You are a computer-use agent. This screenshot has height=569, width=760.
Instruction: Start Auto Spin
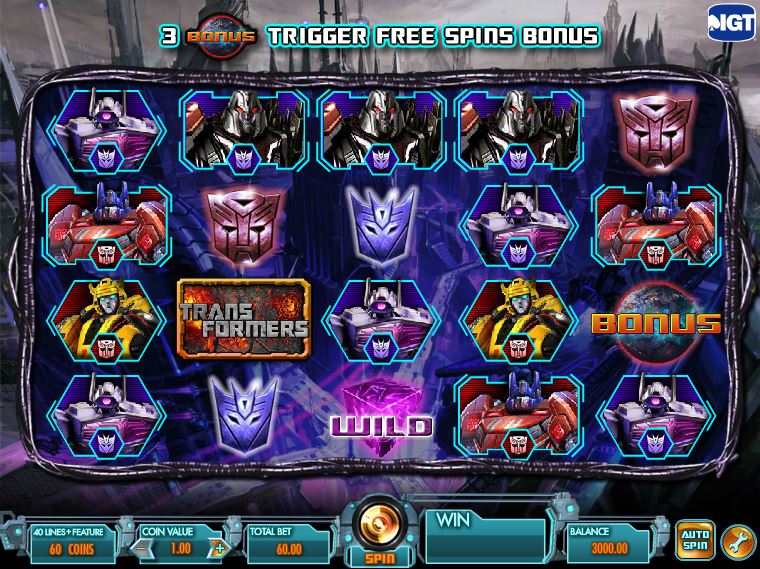point(694,539)
